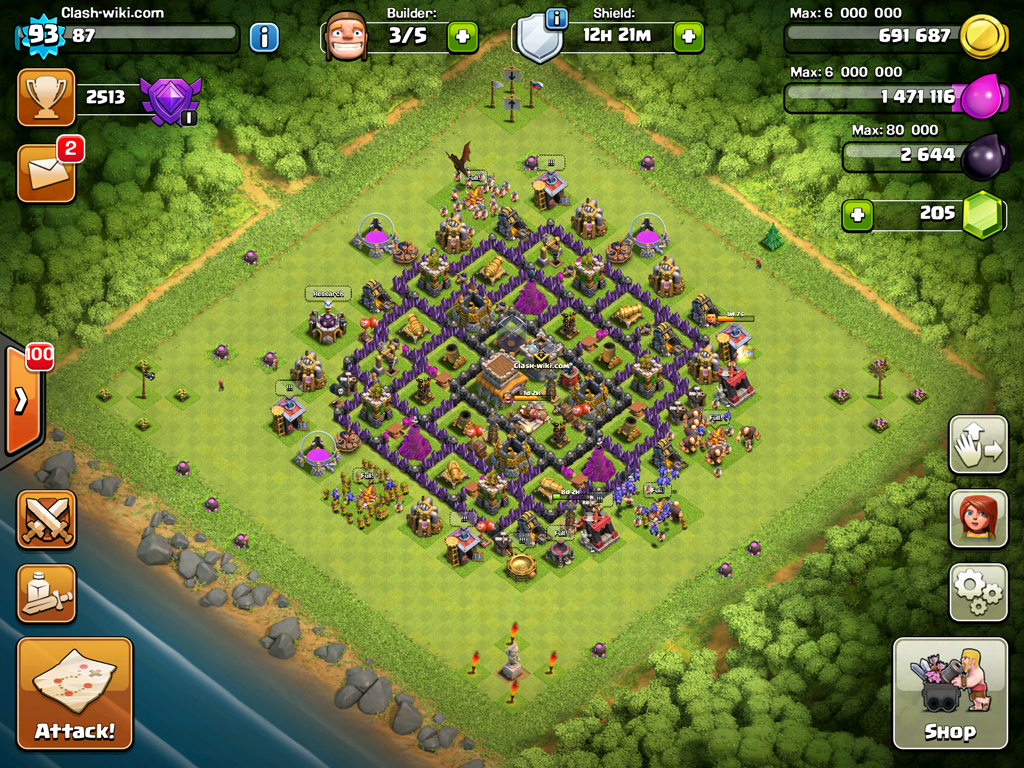
Task: Open the mail inbox with 2 notifications
Action: 46,173
